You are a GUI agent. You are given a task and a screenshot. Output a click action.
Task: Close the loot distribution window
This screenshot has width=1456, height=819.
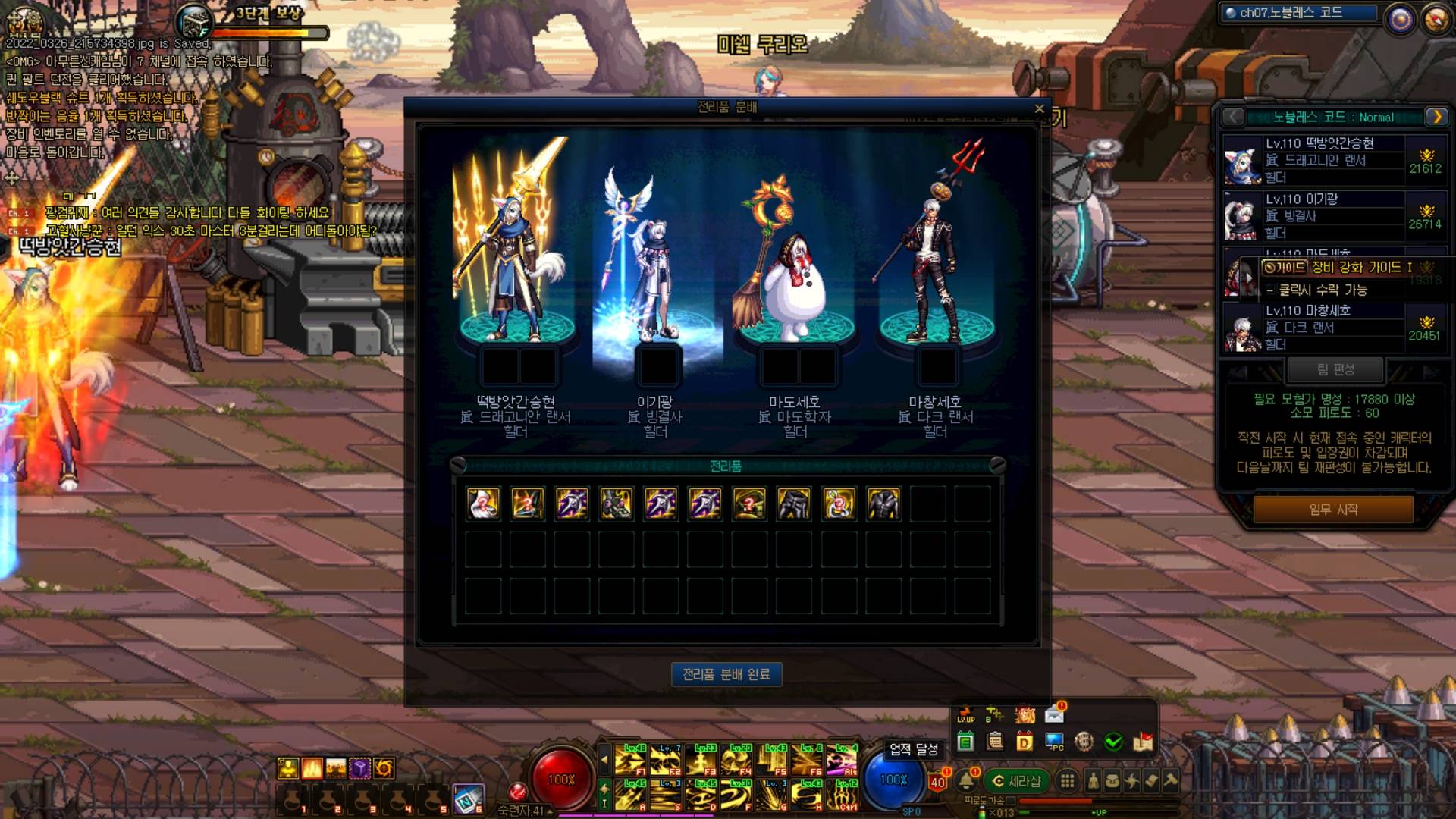point(1039,109)
